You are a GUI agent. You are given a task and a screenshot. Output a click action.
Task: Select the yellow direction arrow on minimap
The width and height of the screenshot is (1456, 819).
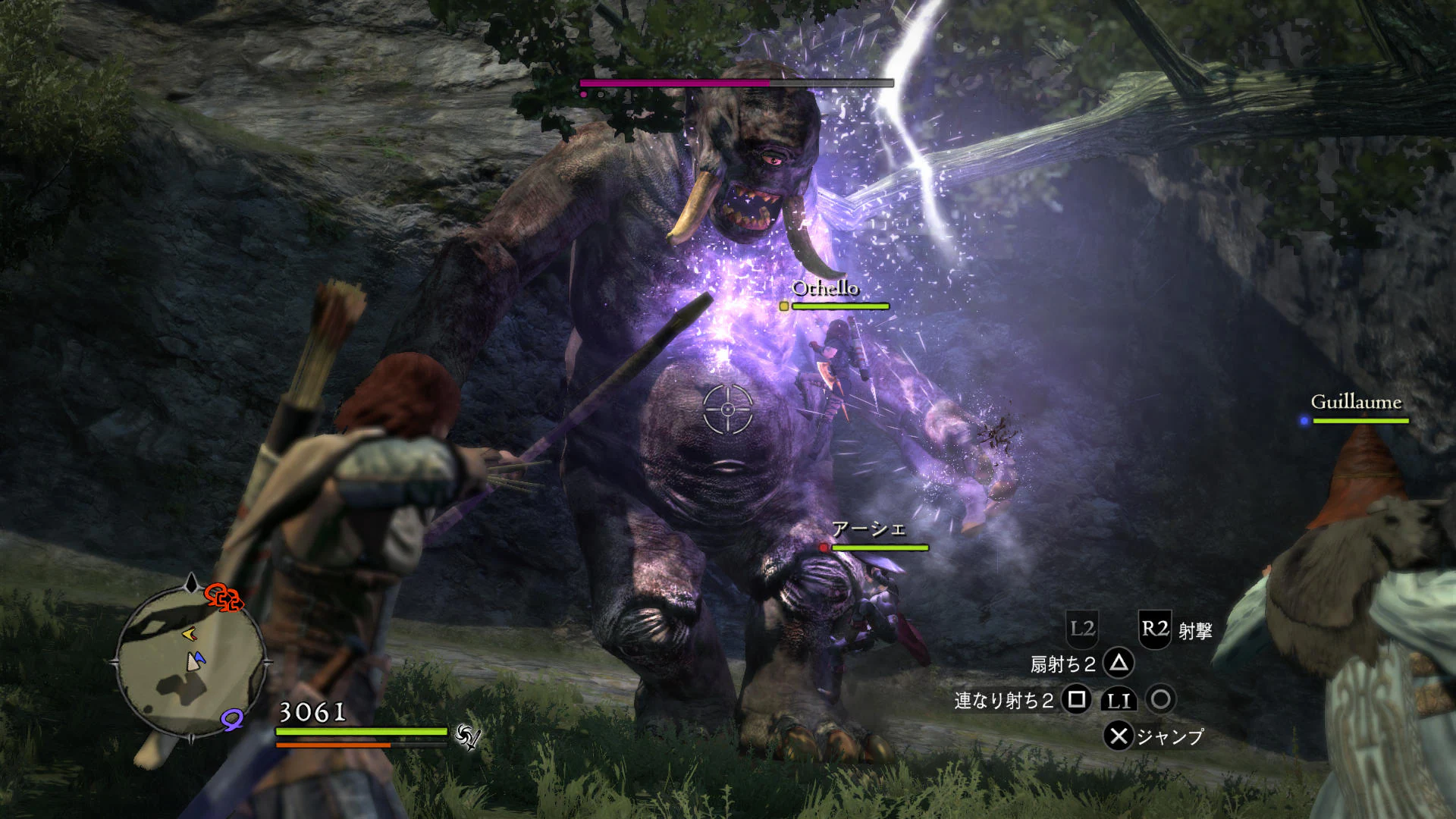coord(190,634)
